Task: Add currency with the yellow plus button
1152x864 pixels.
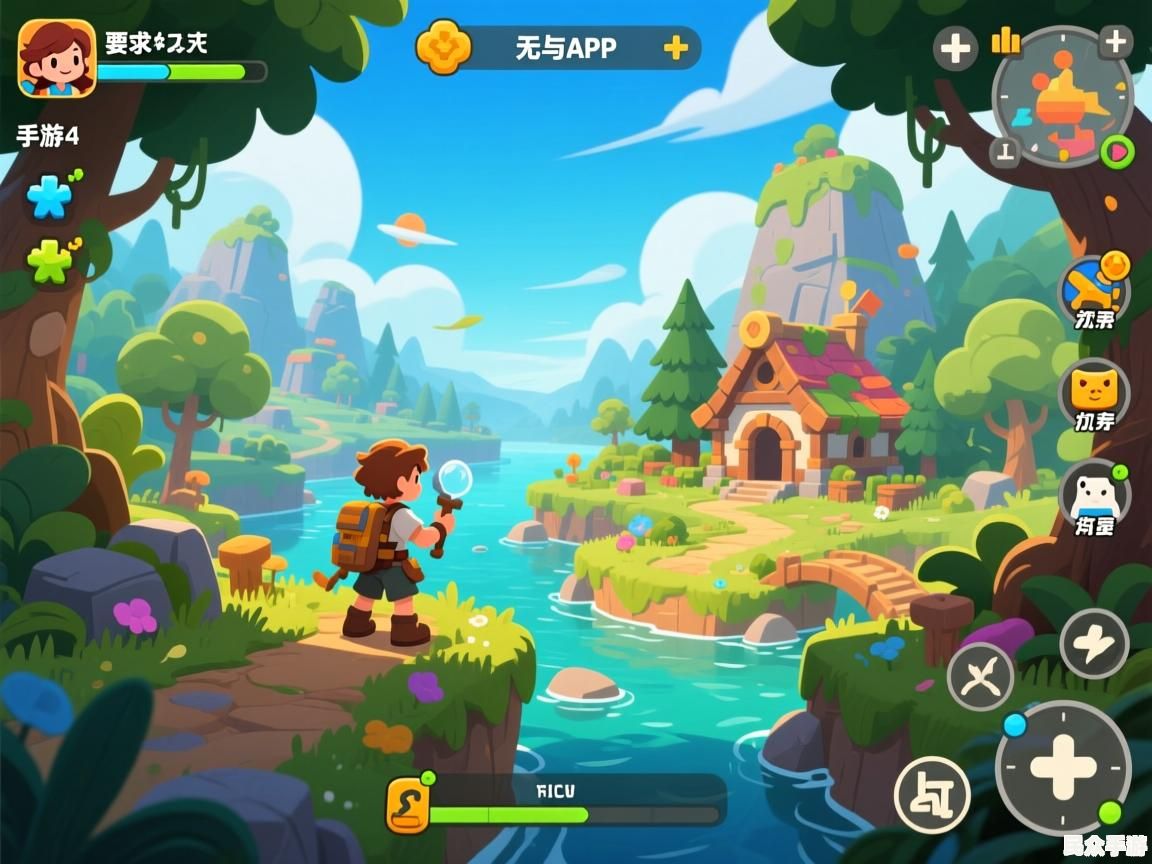Action: click(676, 47)
